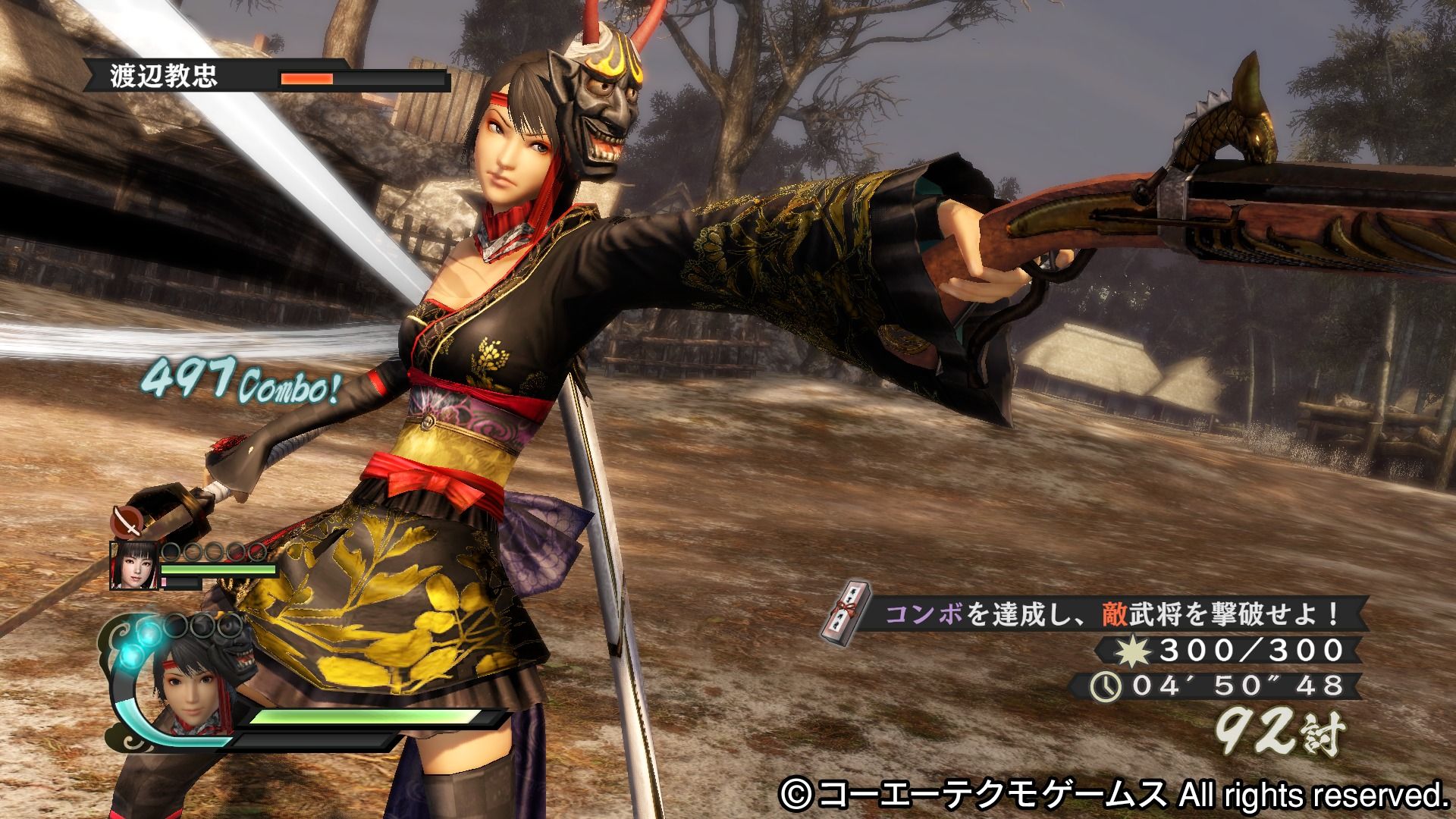This screenshot has width=1456, height=819.
Task: Select the enemy officer 渡辺教忠 nameplate
Action: pos(164,77)
